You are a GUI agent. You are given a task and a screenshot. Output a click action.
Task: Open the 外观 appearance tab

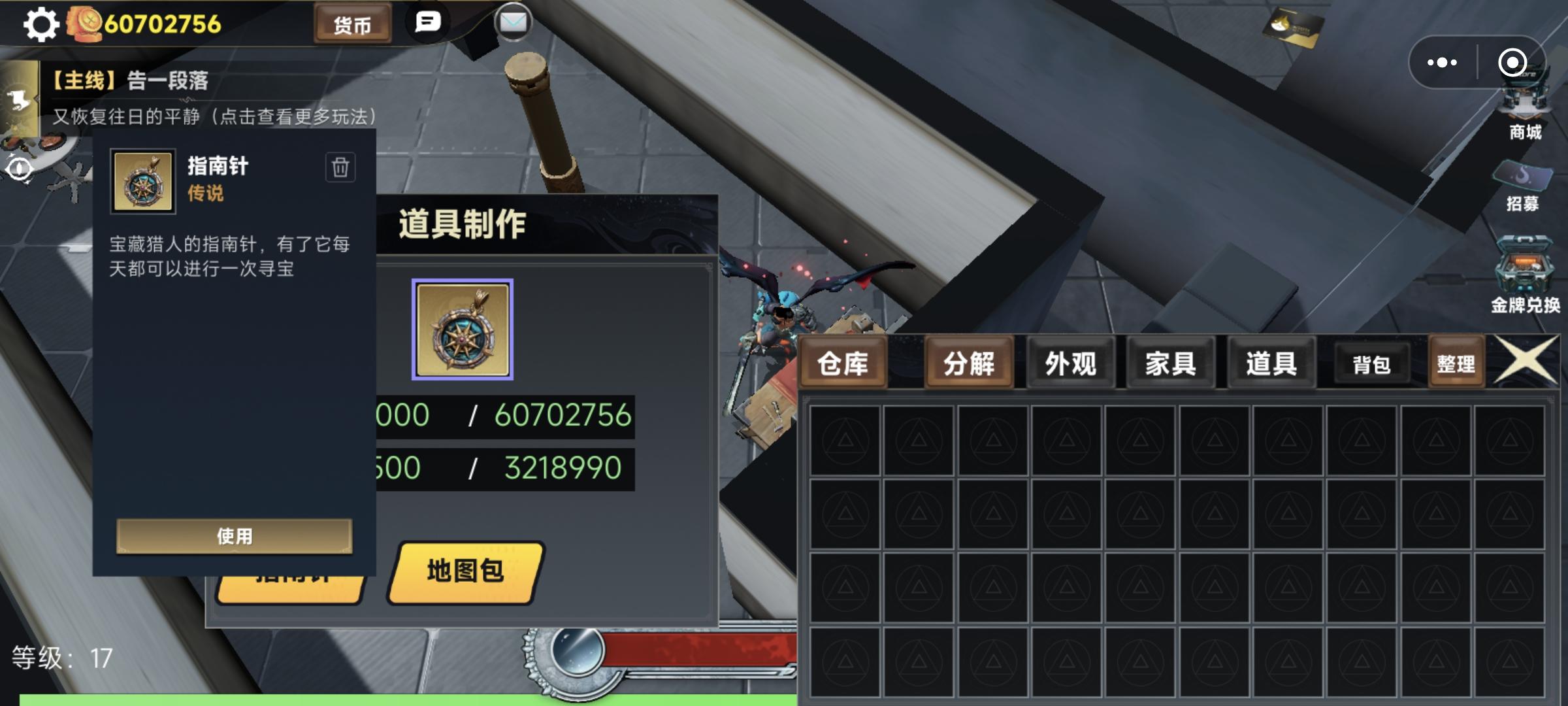[1070, 363]
